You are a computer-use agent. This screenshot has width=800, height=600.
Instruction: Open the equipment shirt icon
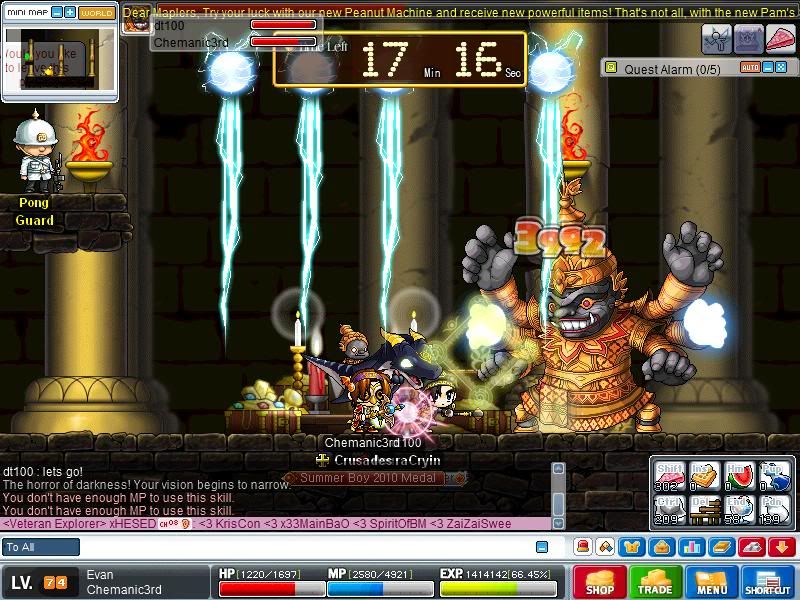[x=633, y=547]
